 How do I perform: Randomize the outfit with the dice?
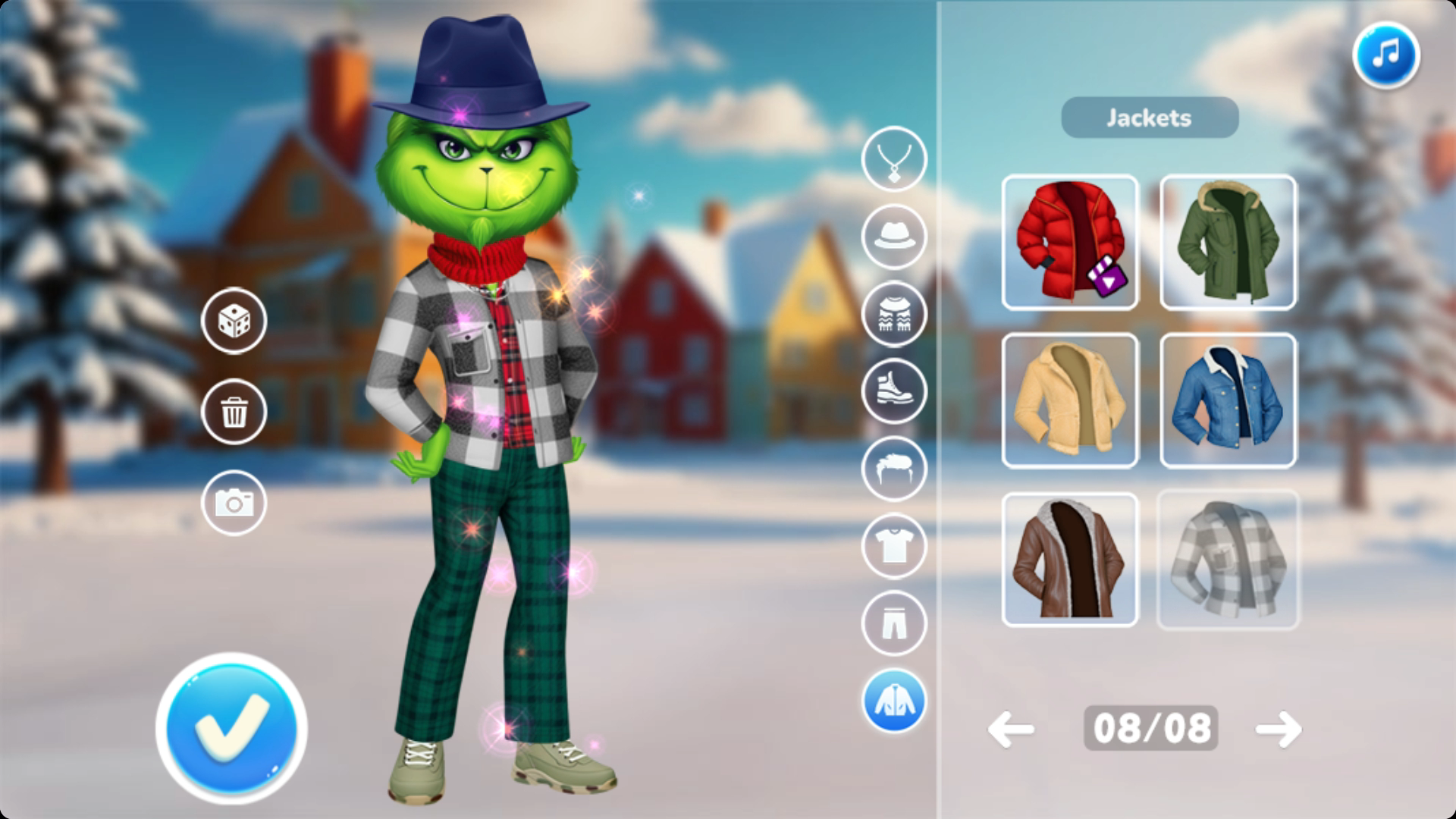tap(234, 321)
